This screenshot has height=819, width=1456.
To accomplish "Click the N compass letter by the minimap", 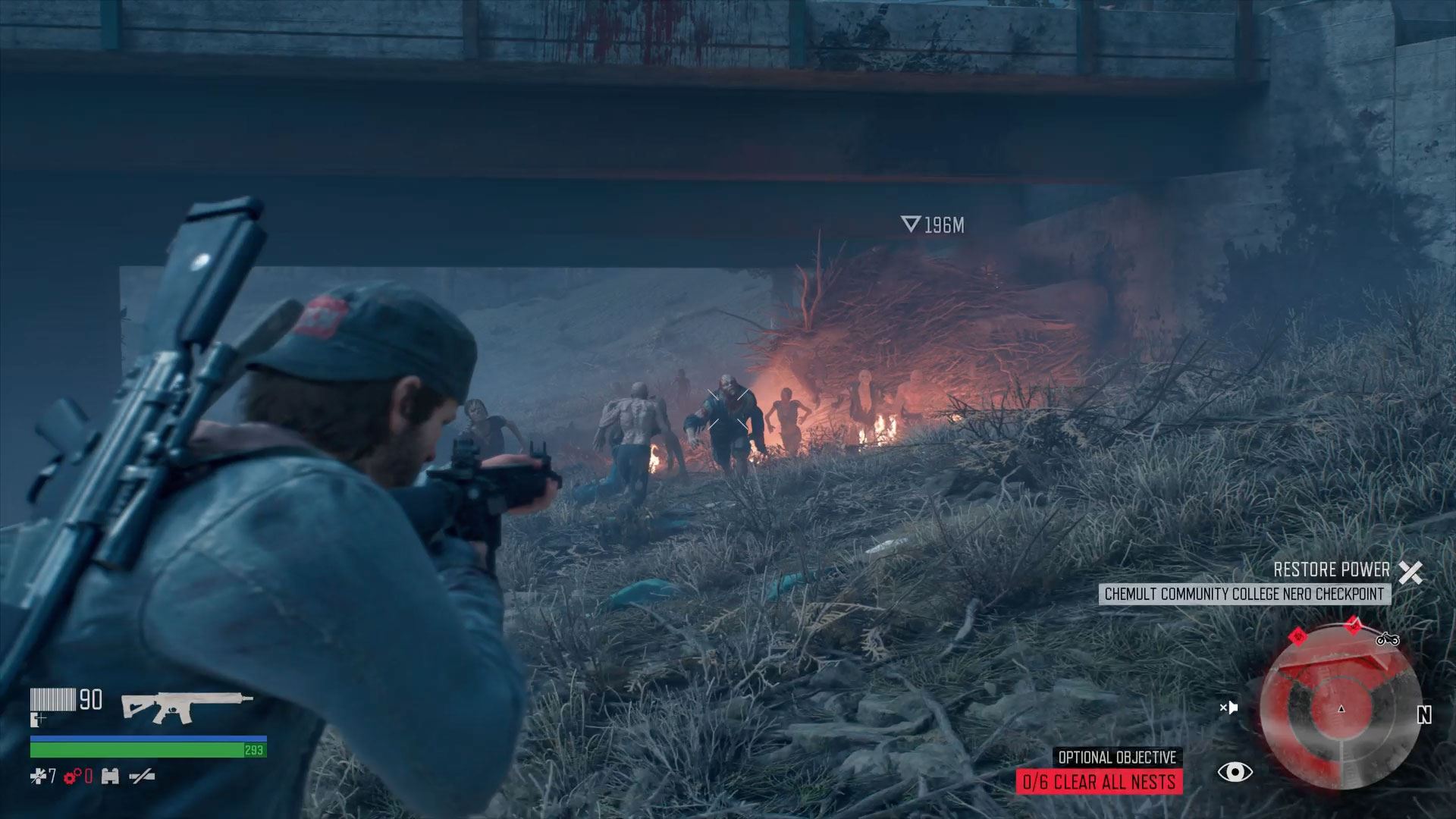I will click(x=1424, y=715).
